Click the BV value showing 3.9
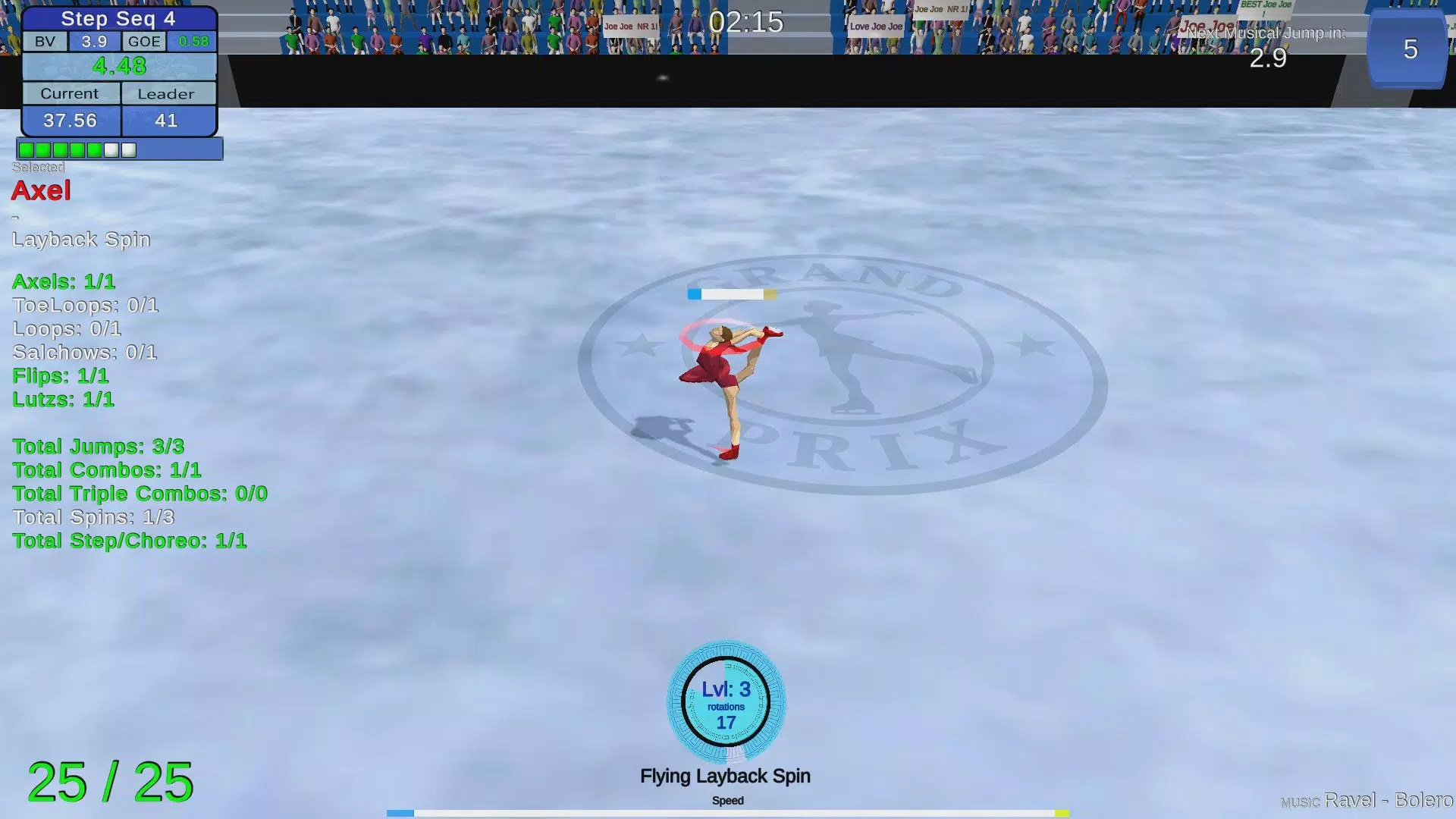The width and height of the screenshot is (1456, 819). 93,42
